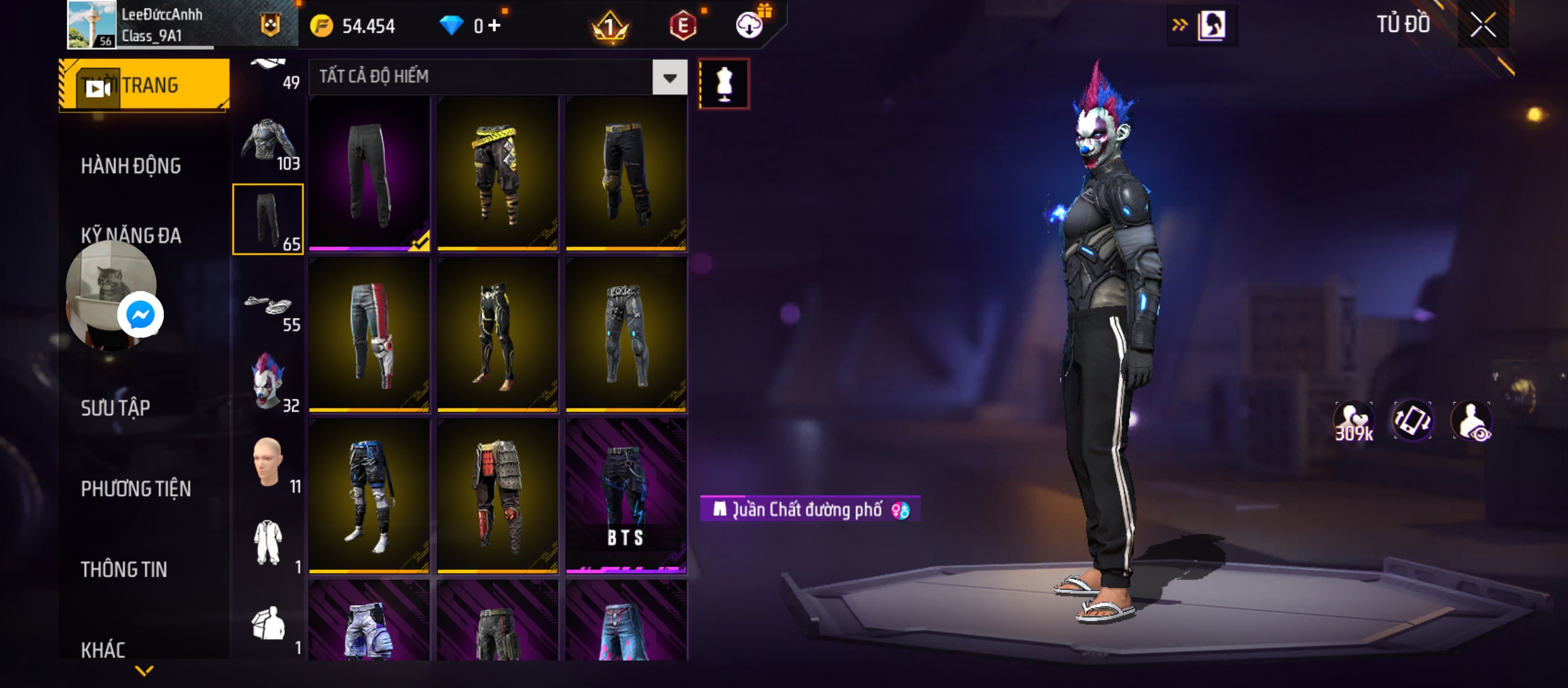Open the Sưu Tập section
This screenshot has width=1568, height=688.
click(x=115, y=408)
